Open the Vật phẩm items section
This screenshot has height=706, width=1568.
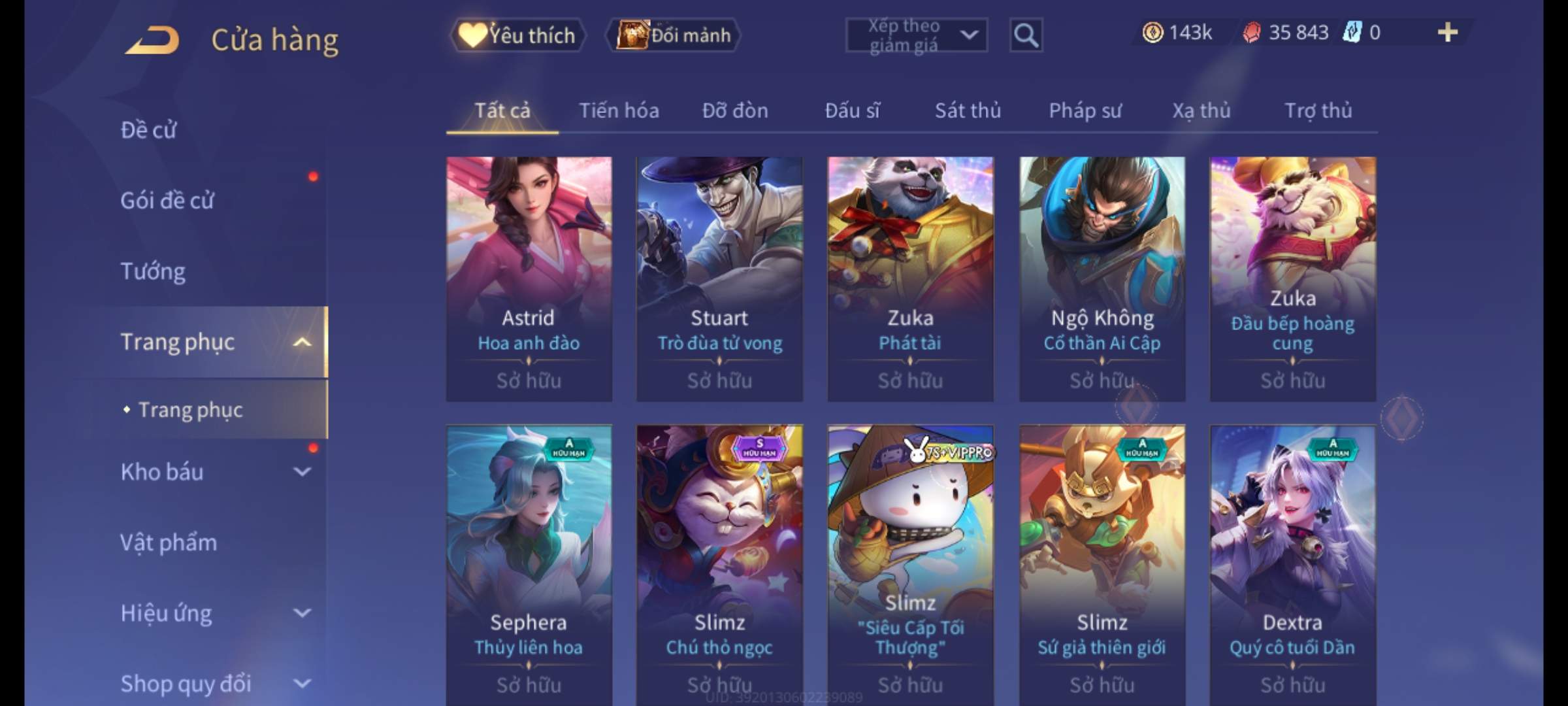(x=169, y=543)
